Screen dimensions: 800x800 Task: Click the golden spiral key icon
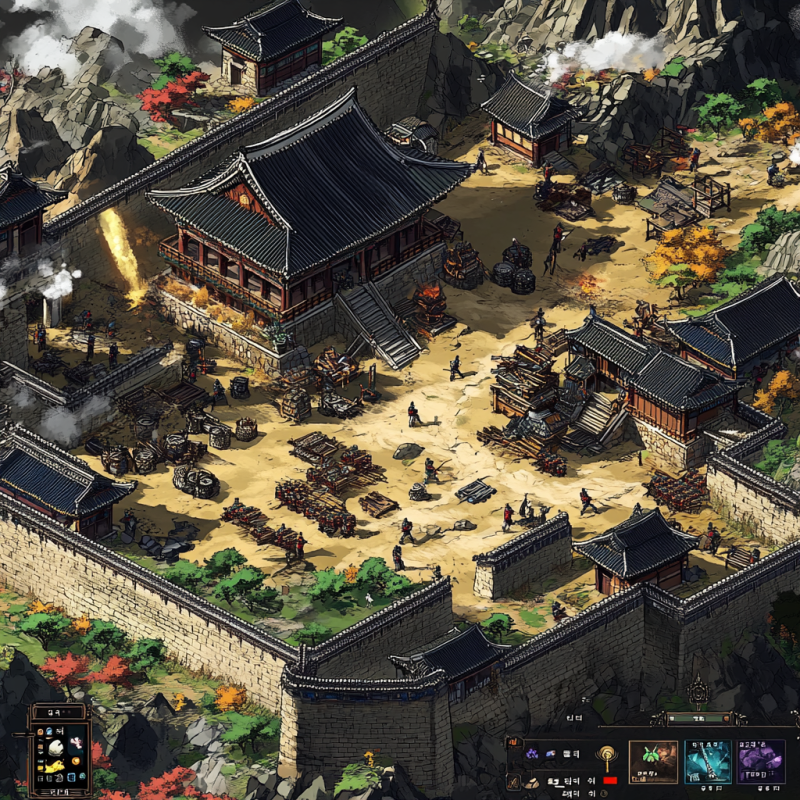click(605, 758)
